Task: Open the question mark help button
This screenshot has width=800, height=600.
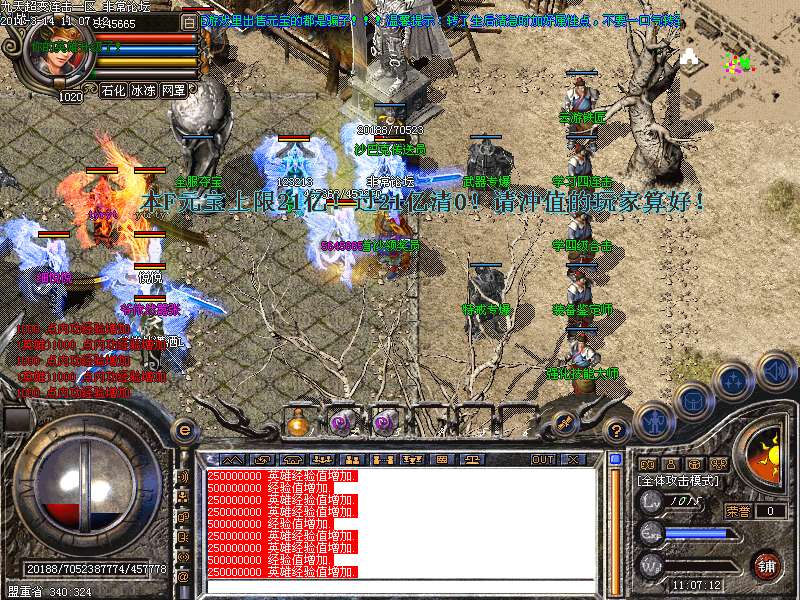Action: point(618,431)
